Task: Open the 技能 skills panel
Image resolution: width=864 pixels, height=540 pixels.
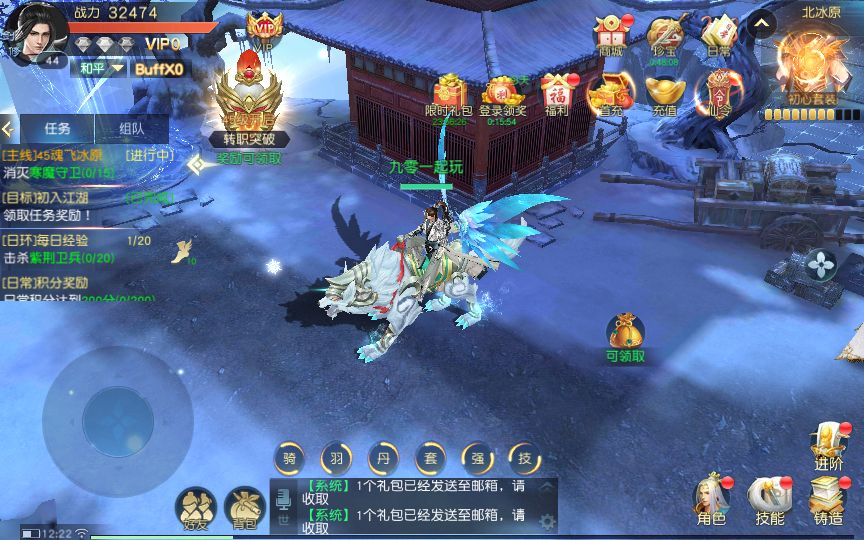Action: (x=770, y=498)
